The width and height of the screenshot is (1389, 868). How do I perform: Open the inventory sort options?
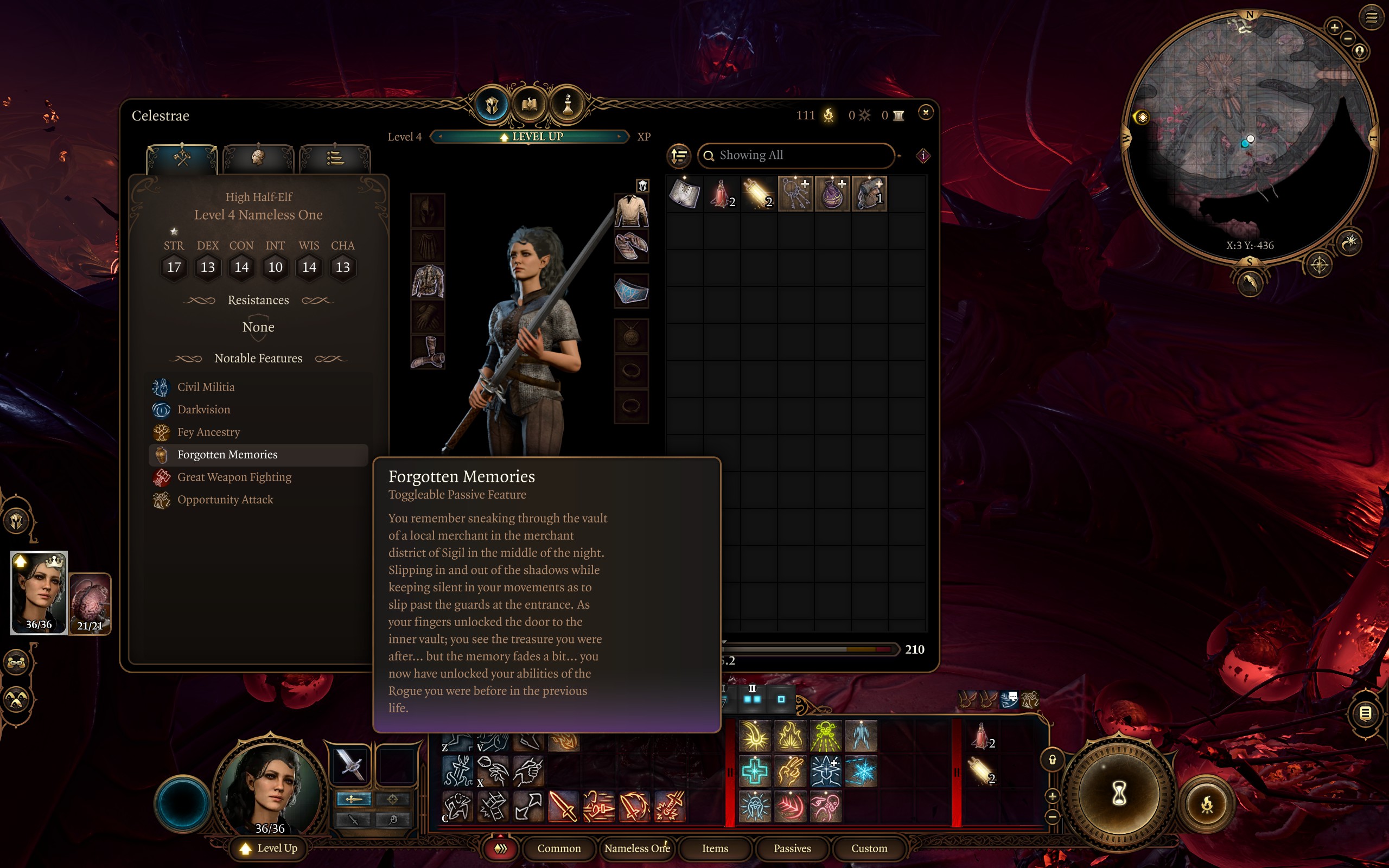tap(678, 155)
